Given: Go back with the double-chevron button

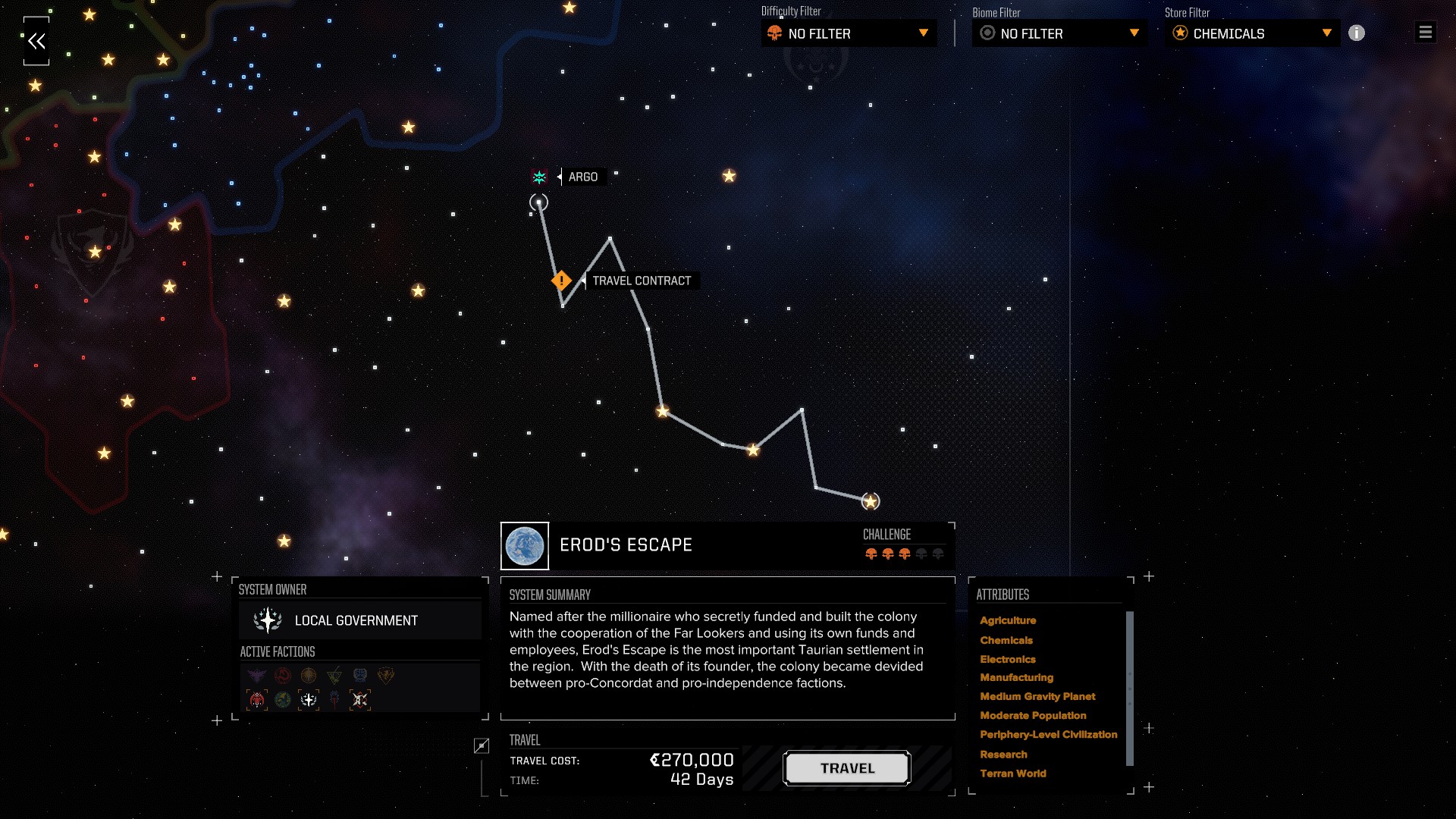Looking at the screenshot, I should (x=36, y=42).
